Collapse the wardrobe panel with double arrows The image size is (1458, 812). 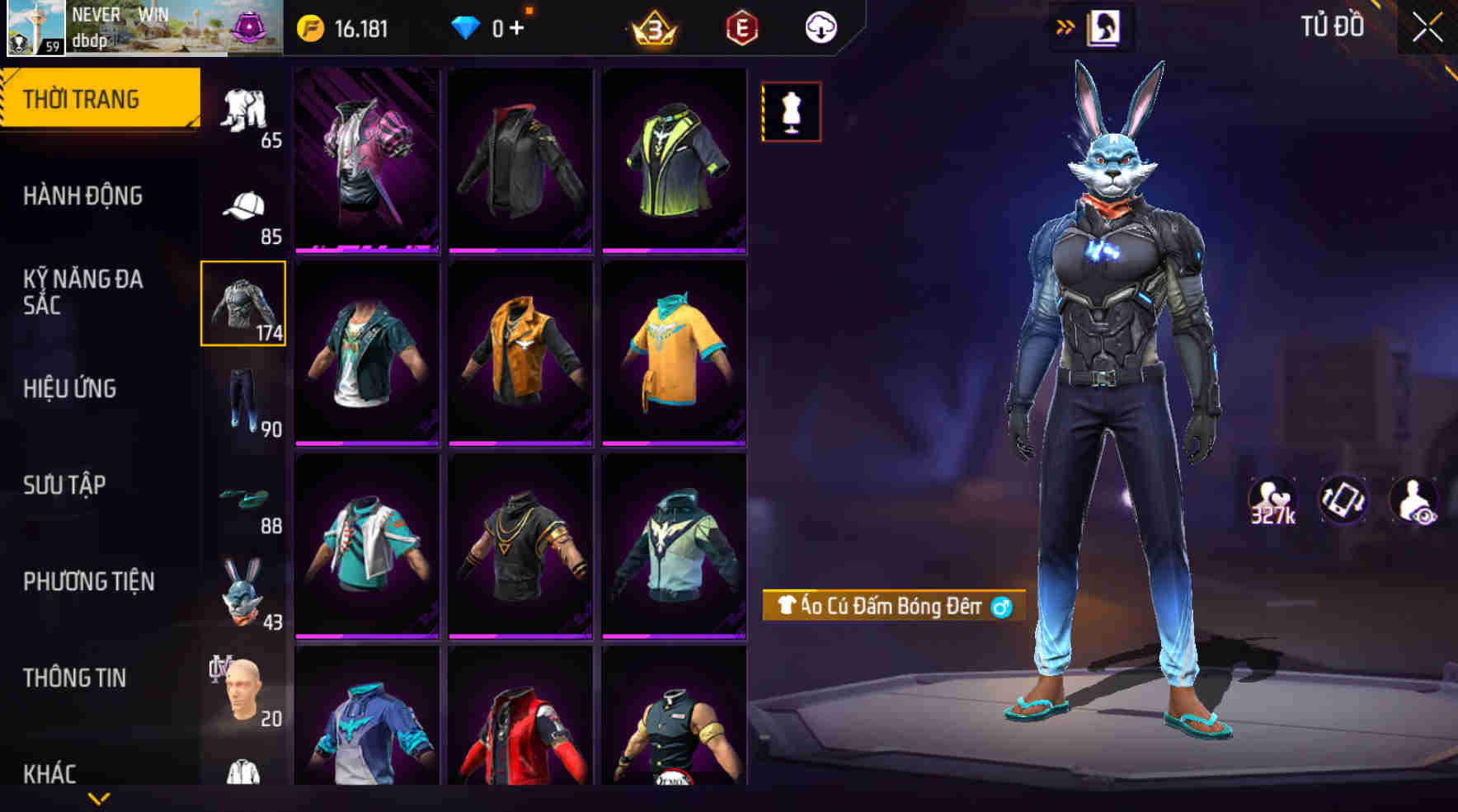point(1064,25)
